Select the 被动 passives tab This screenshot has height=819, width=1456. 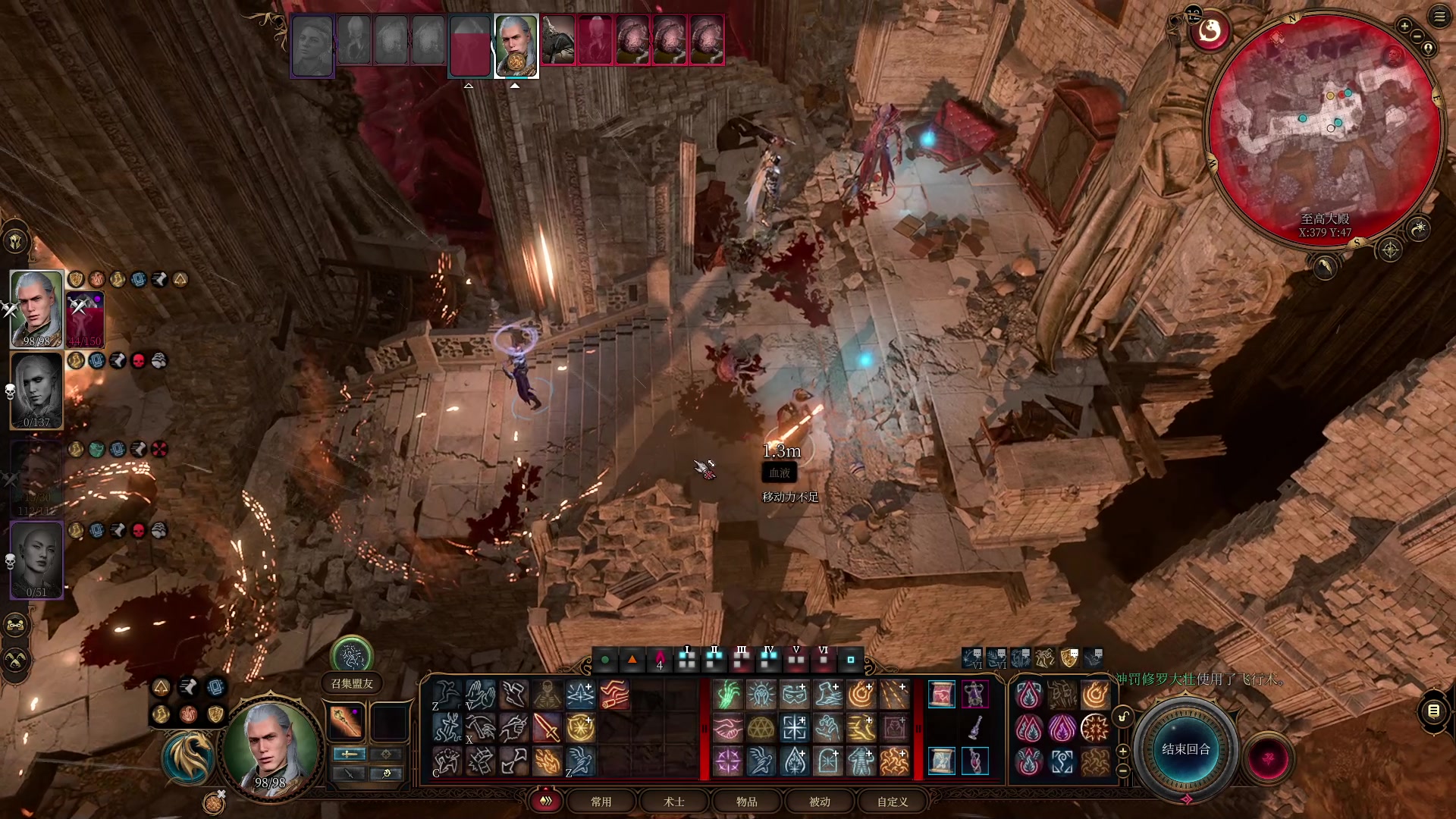[x=820, y=802]
